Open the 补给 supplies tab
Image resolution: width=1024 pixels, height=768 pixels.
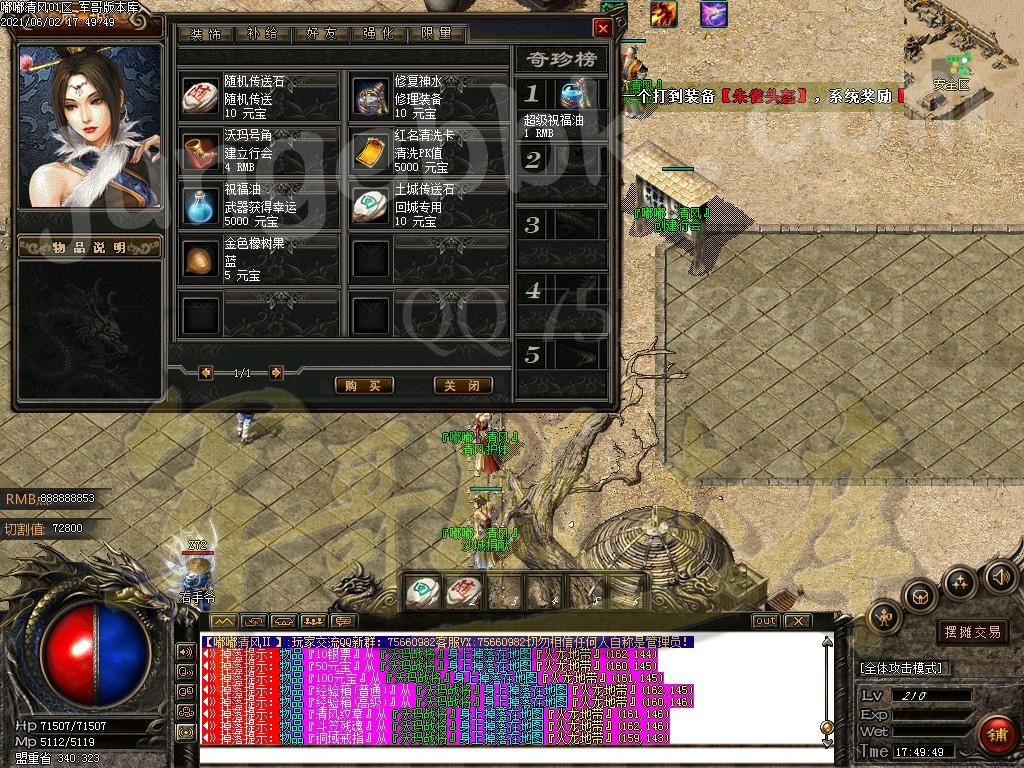(263, 33)
